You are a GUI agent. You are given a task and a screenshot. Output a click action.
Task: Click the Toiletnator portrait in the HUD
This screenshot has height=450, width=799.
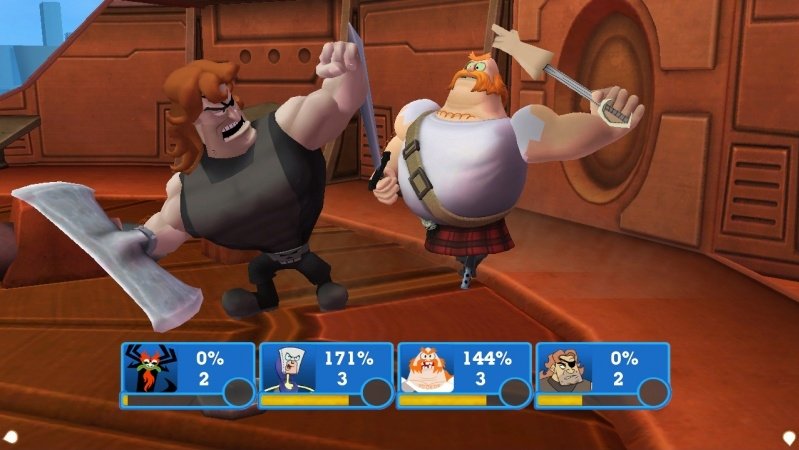pos(287,370)
